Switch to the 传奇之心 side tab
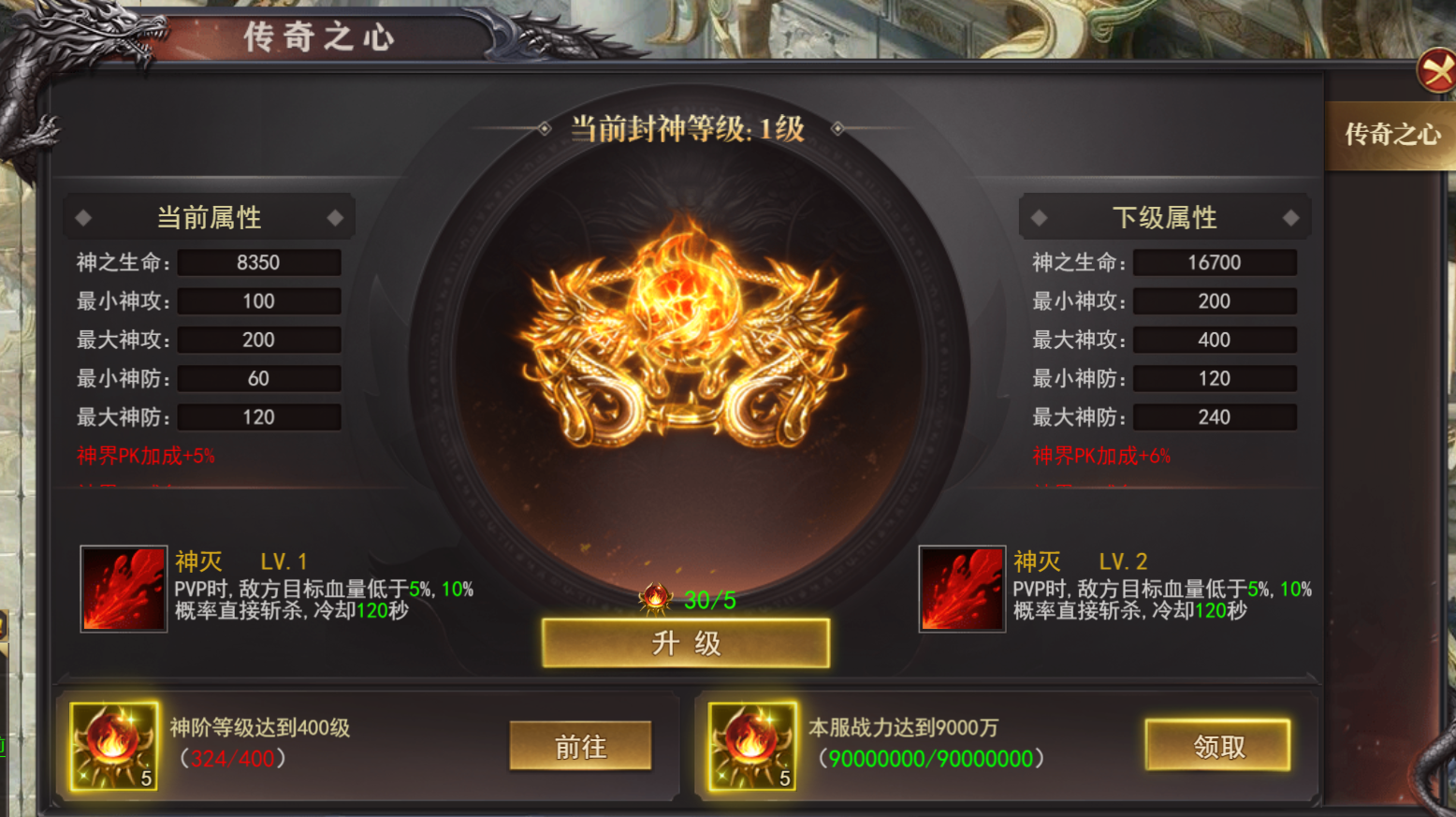This screenshot has width=1456, height=817. coord(1391,136)
